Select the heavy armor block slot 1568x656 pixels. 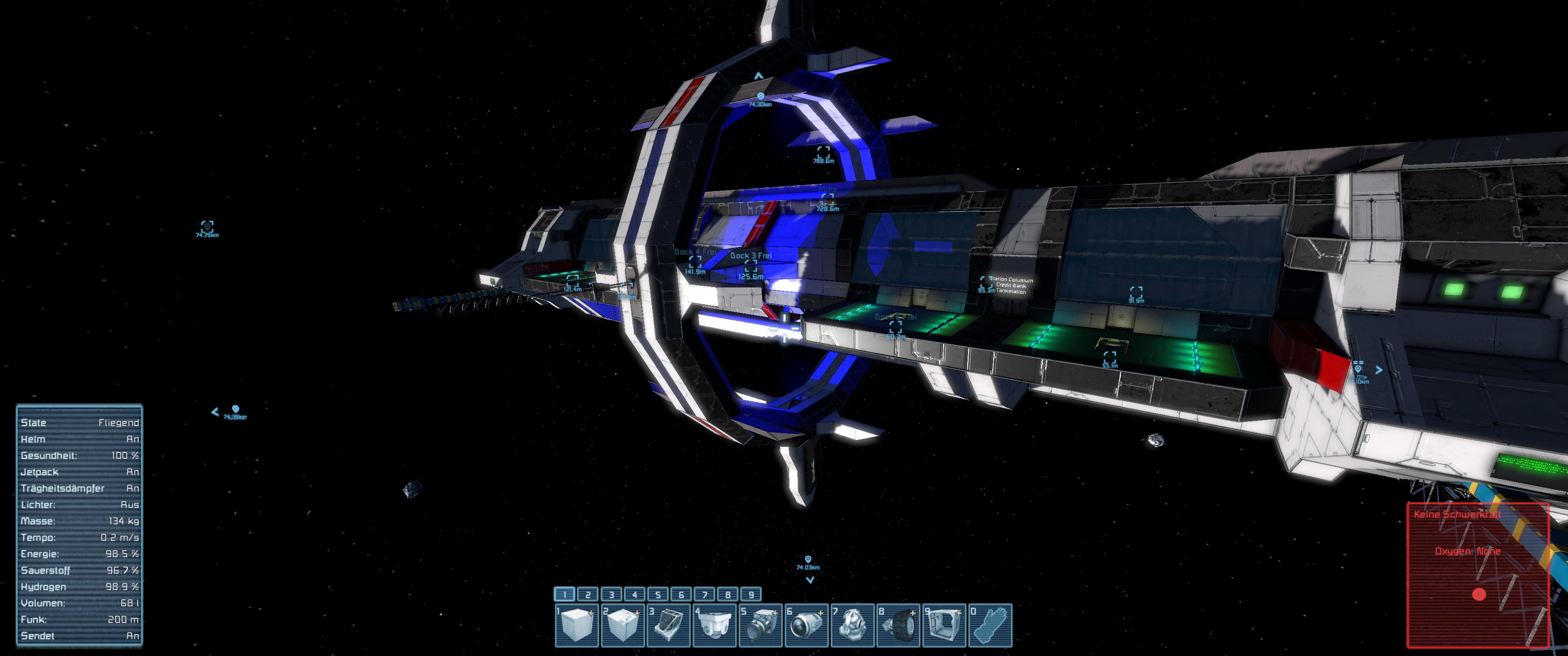click(x=622, y=625)
